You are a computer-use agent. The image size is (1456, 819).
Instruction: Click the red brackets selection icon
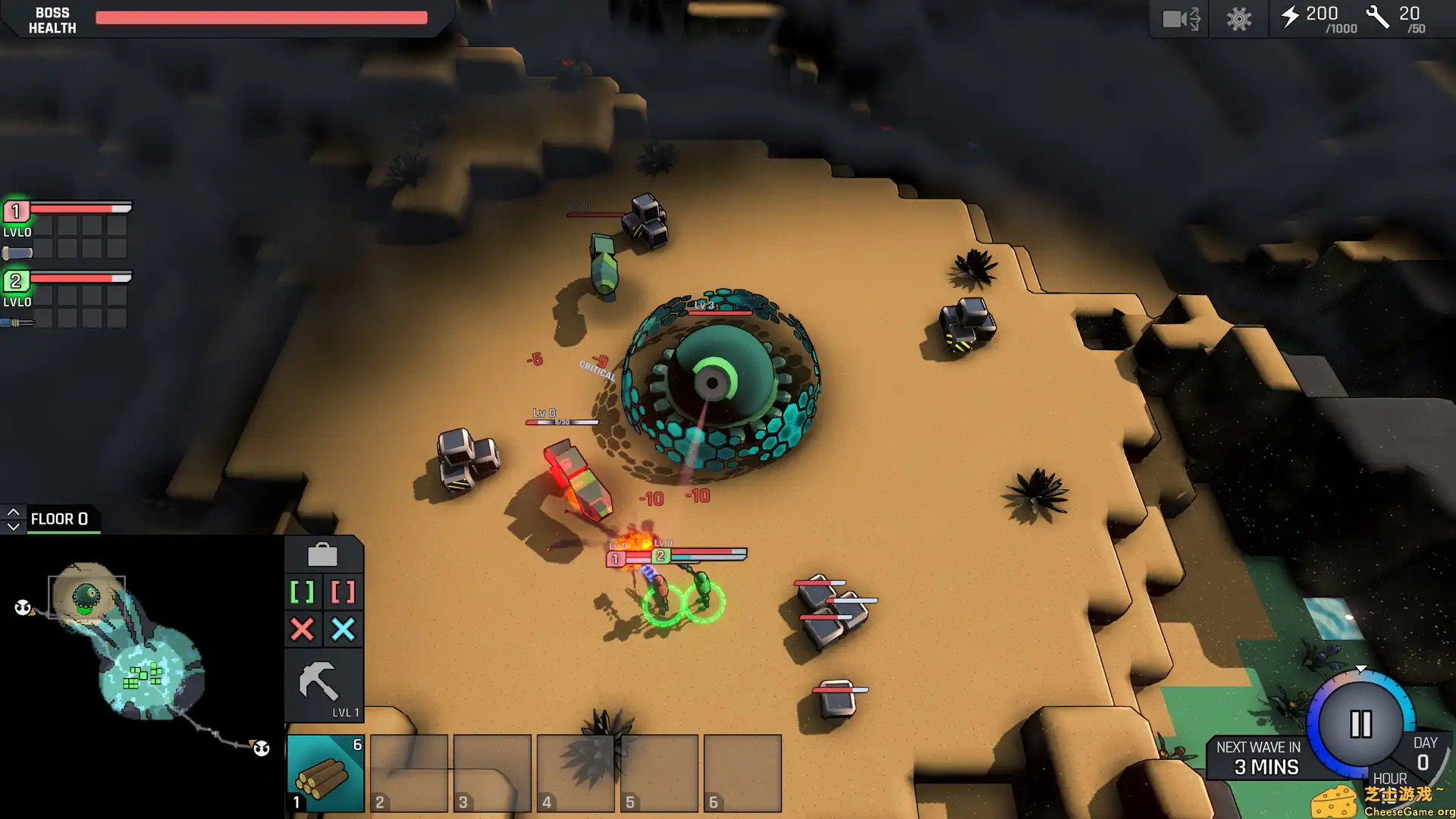click(x=343, y=591)
